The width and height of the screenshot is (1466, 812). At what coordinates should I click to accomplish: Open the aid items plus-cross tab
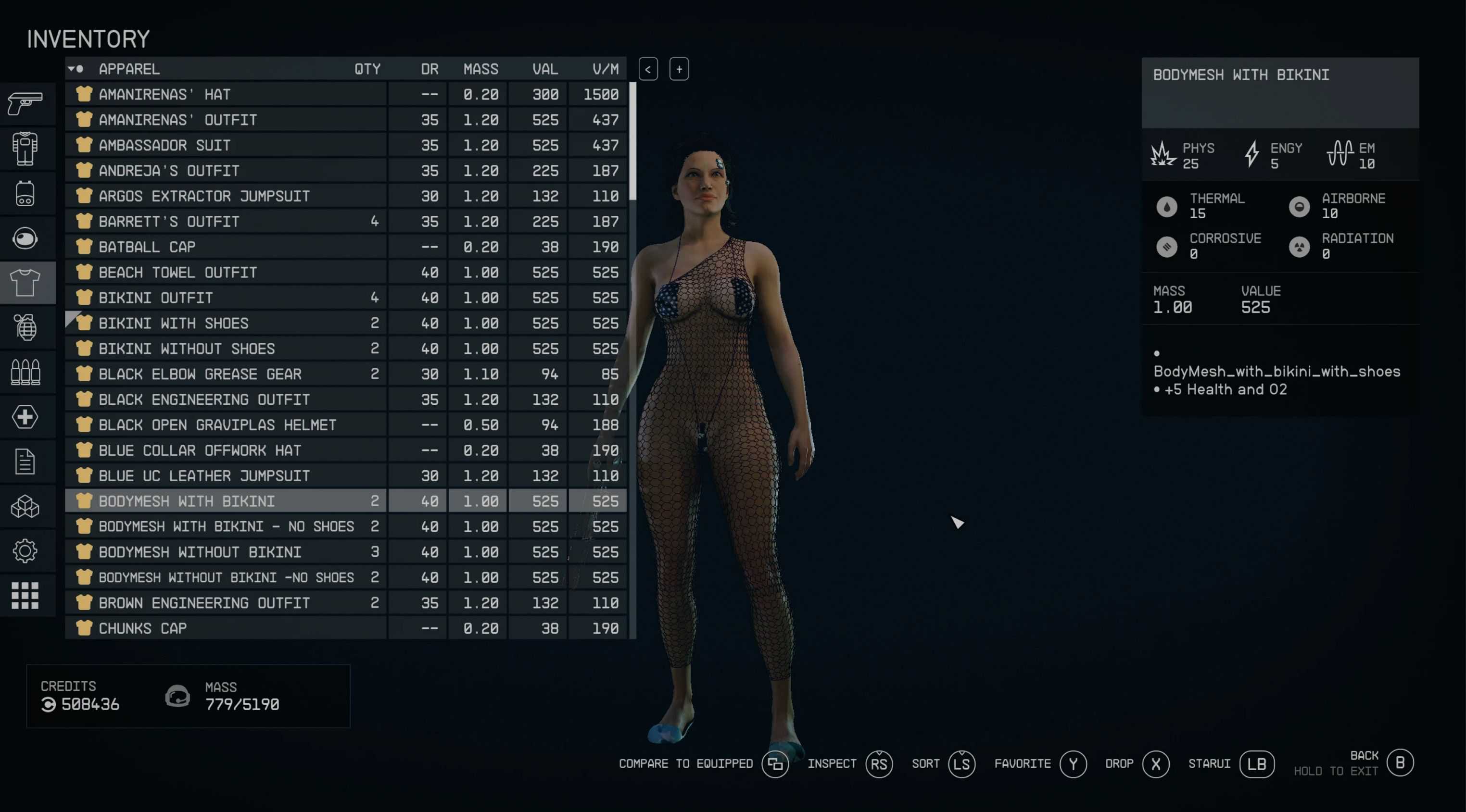click(x=25, y=417)
